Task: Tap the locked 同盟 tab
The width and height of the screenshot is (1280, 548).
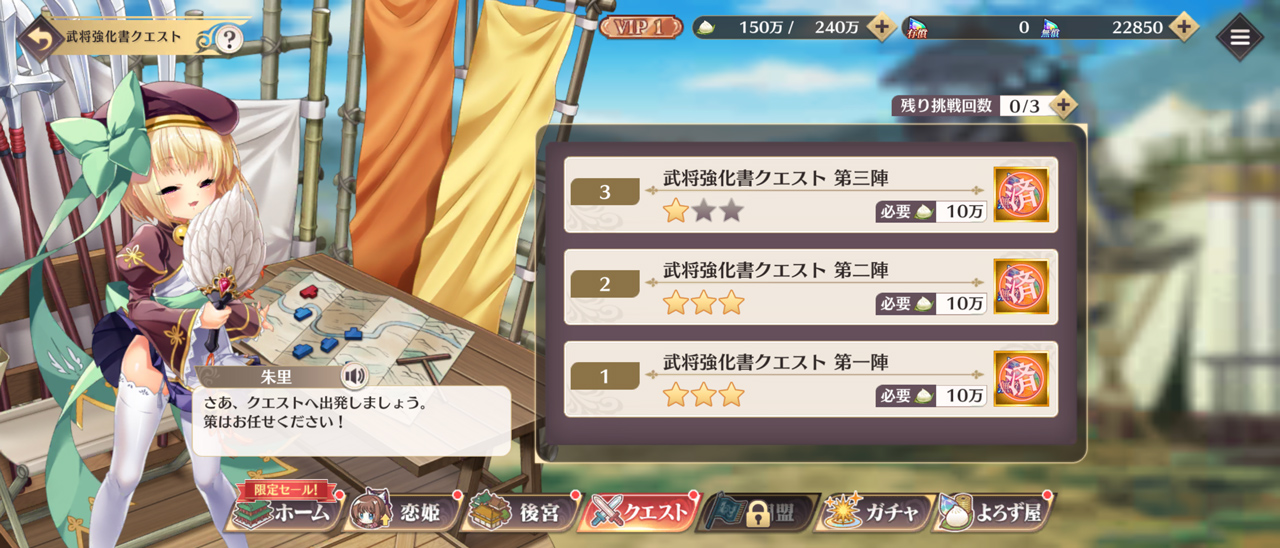Action: pos(758,513)
